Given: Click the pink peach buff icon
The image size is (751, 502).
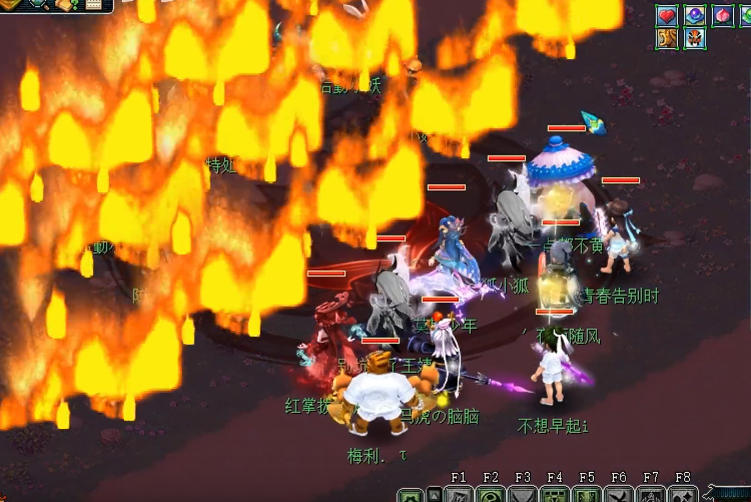Looking at the screenshot, I should point(721,15).
